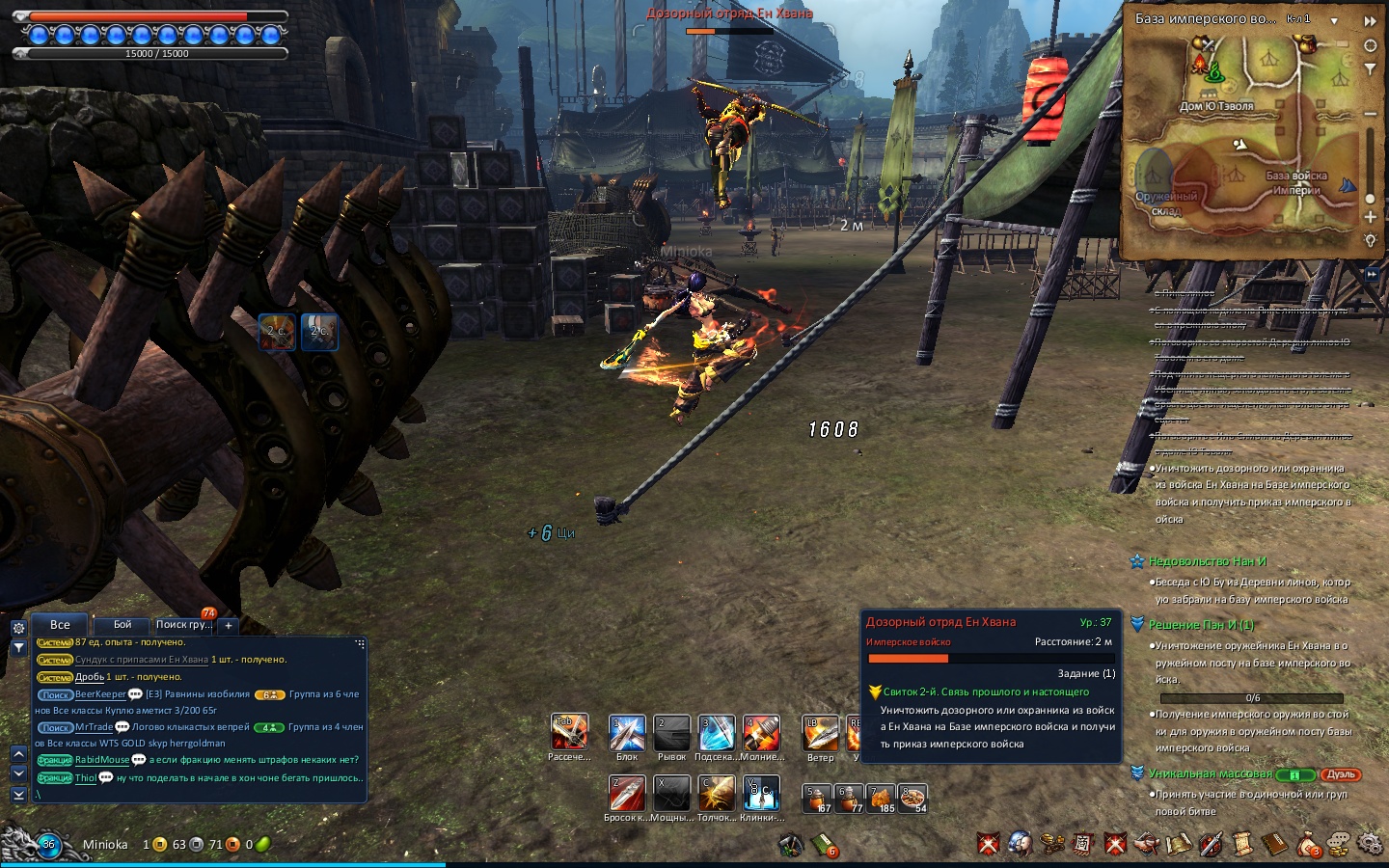Open the minimap filter funnel
The height and width of the screenshot is (868, 1389).
click(x=1371, y=69)
